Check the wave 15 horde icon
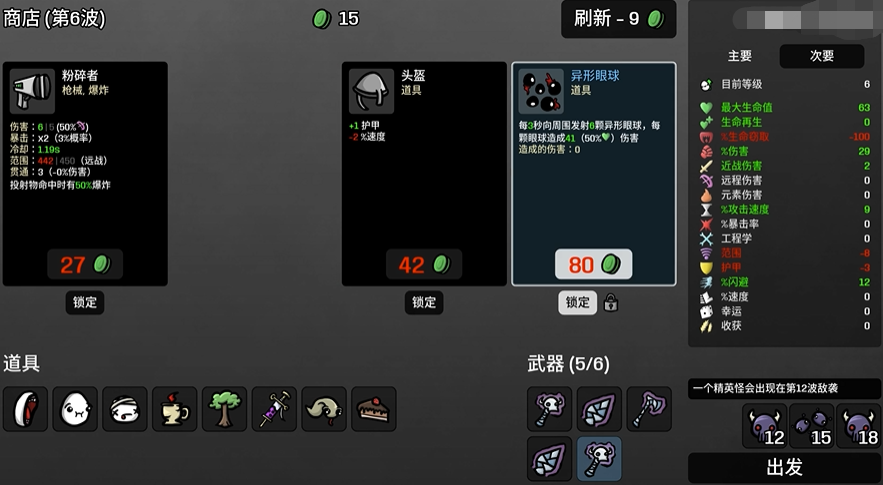The image size is (883, 485). pyautogui.click(x=813, y=427)
